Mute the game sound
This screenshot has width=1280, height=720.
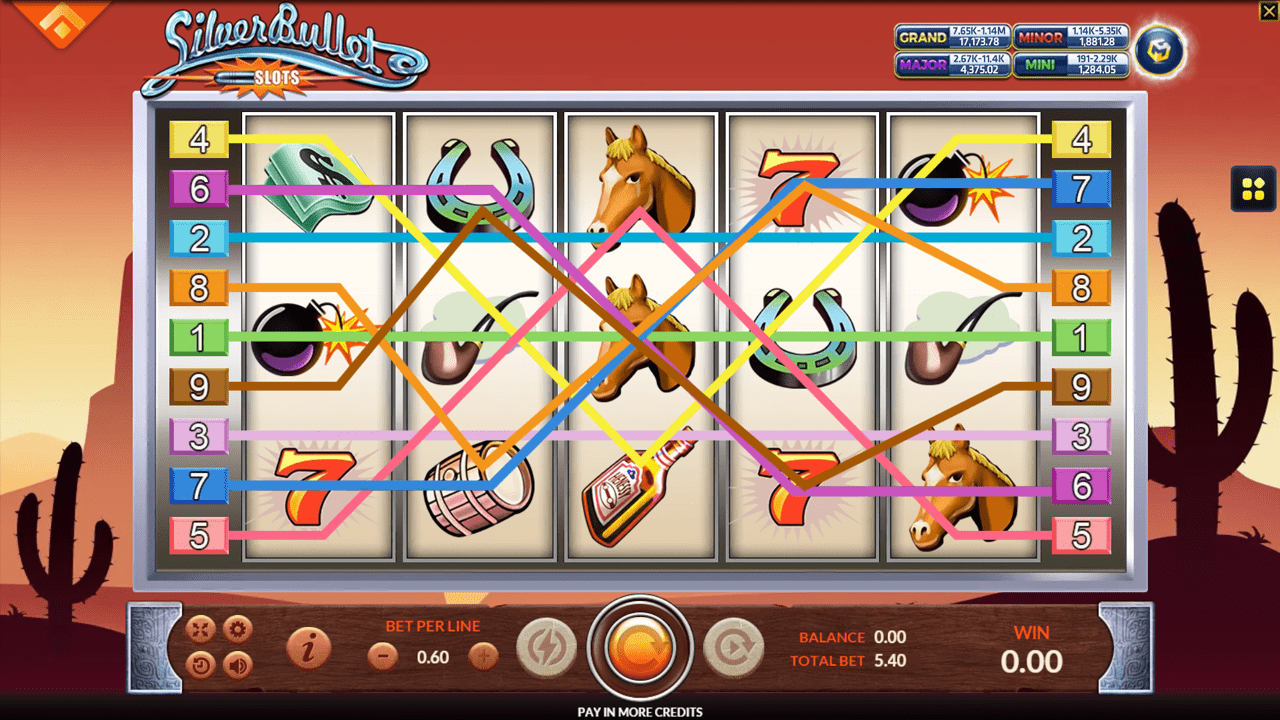[x=236, y=663]
